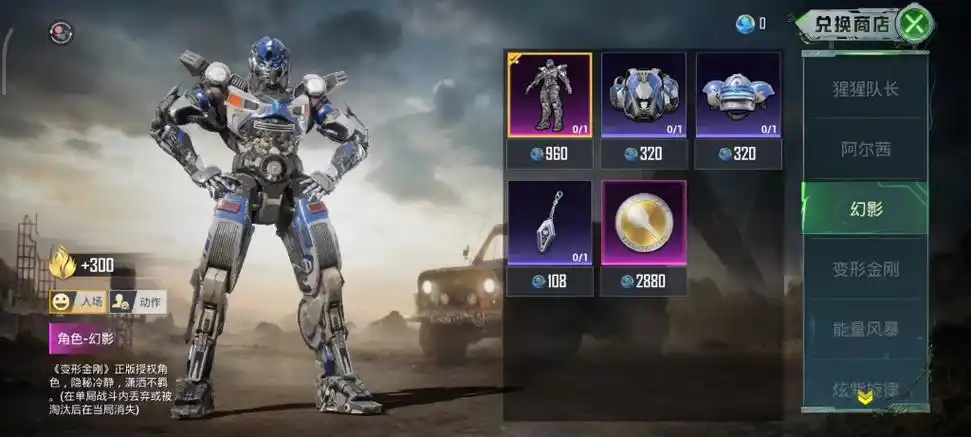Choose the blue backpack item priced 320
The image size is (971, 437).
click(x=643, y=95)
